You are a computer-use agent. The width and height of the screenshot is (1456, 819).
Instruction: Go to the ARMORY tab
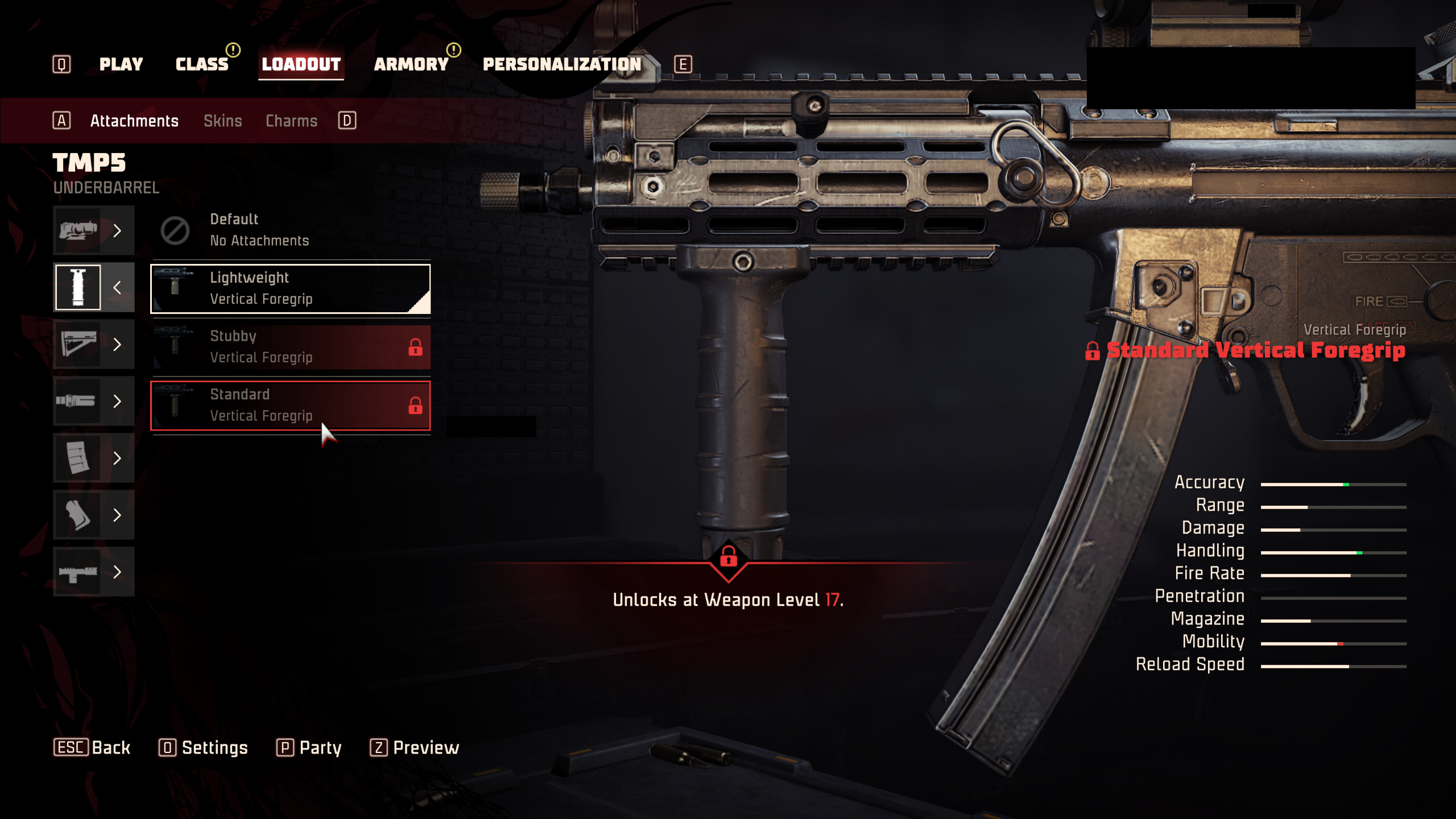click(411, 64)
